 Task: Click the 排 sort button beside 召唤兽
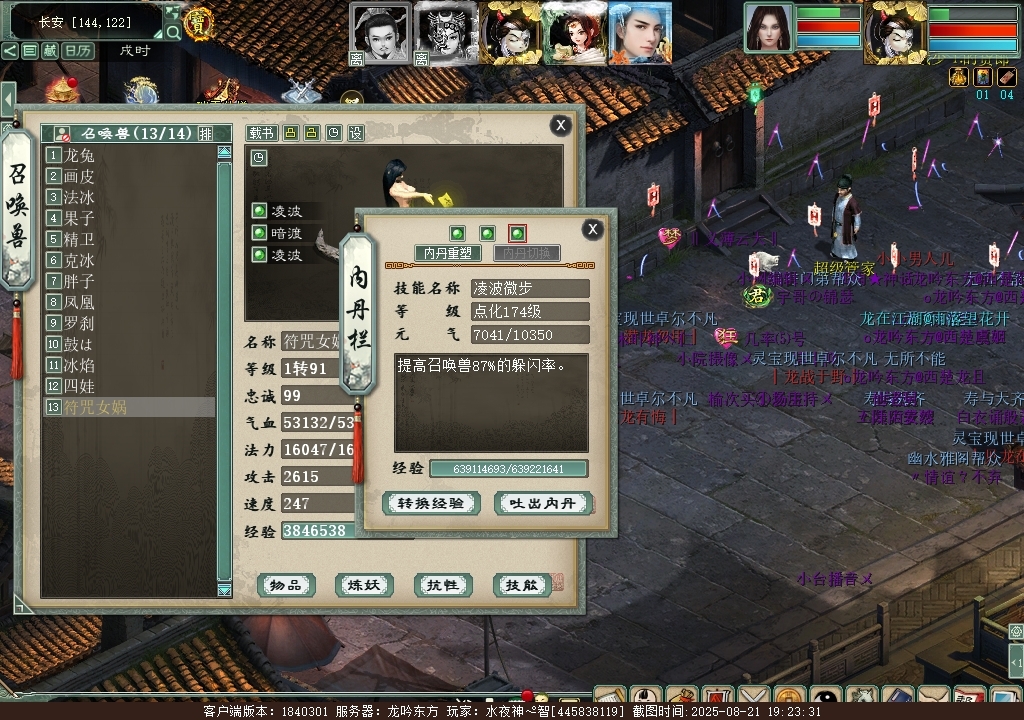pyautogui.click(x=205, y=133)
